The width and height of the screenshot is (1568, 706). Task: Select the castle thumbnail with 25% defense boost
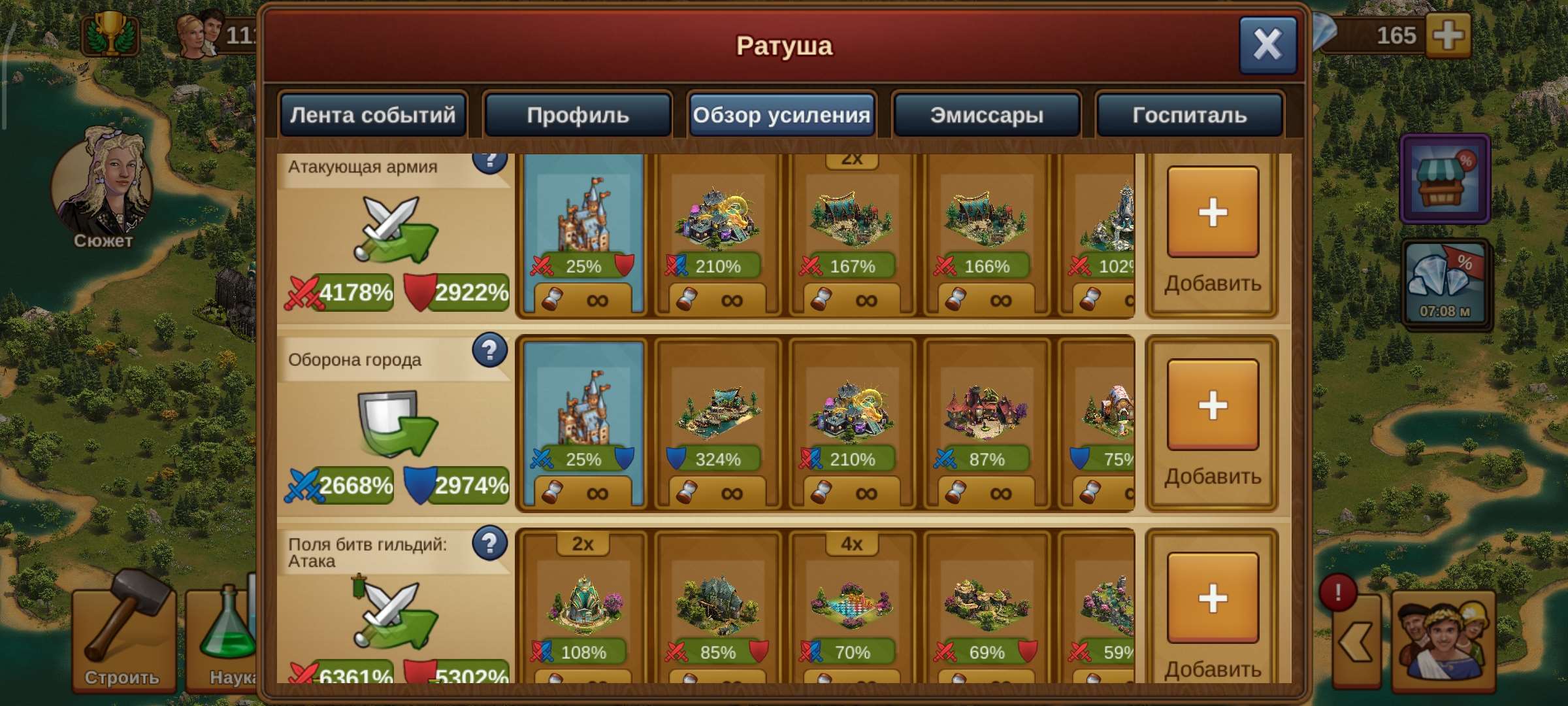pyautogui.click(x=583, y=425)
